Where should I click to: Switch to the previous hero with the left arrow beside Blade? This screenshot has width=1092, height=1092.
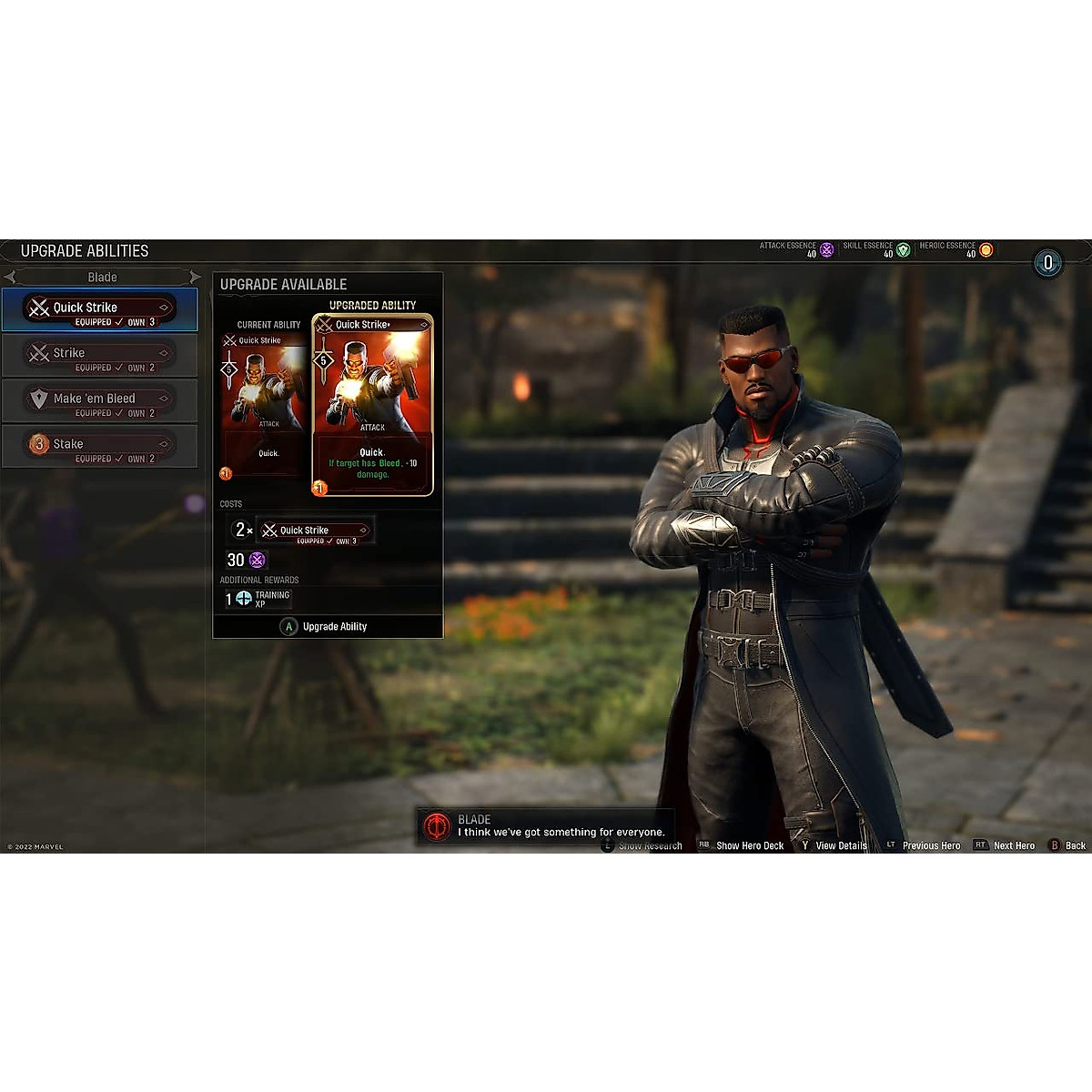click(x=10, y=277)
